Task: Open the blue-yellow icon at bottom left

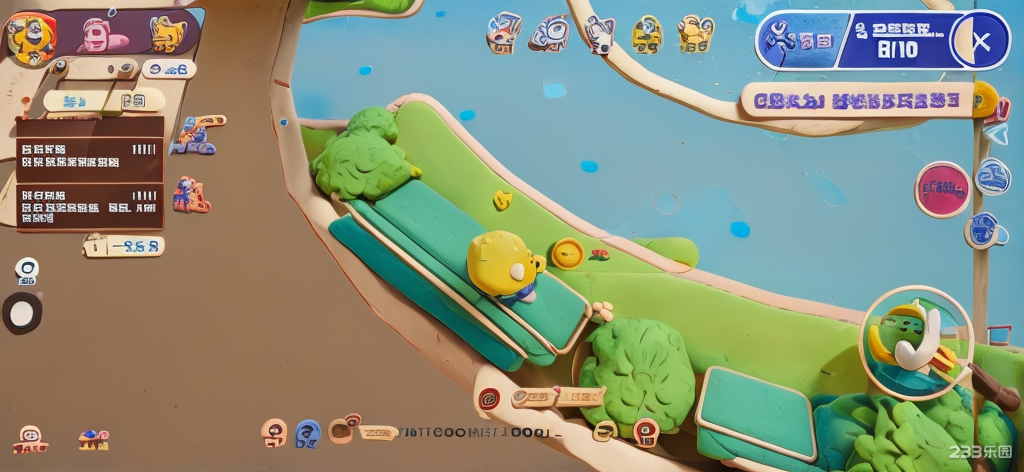Action: (93, 438)
